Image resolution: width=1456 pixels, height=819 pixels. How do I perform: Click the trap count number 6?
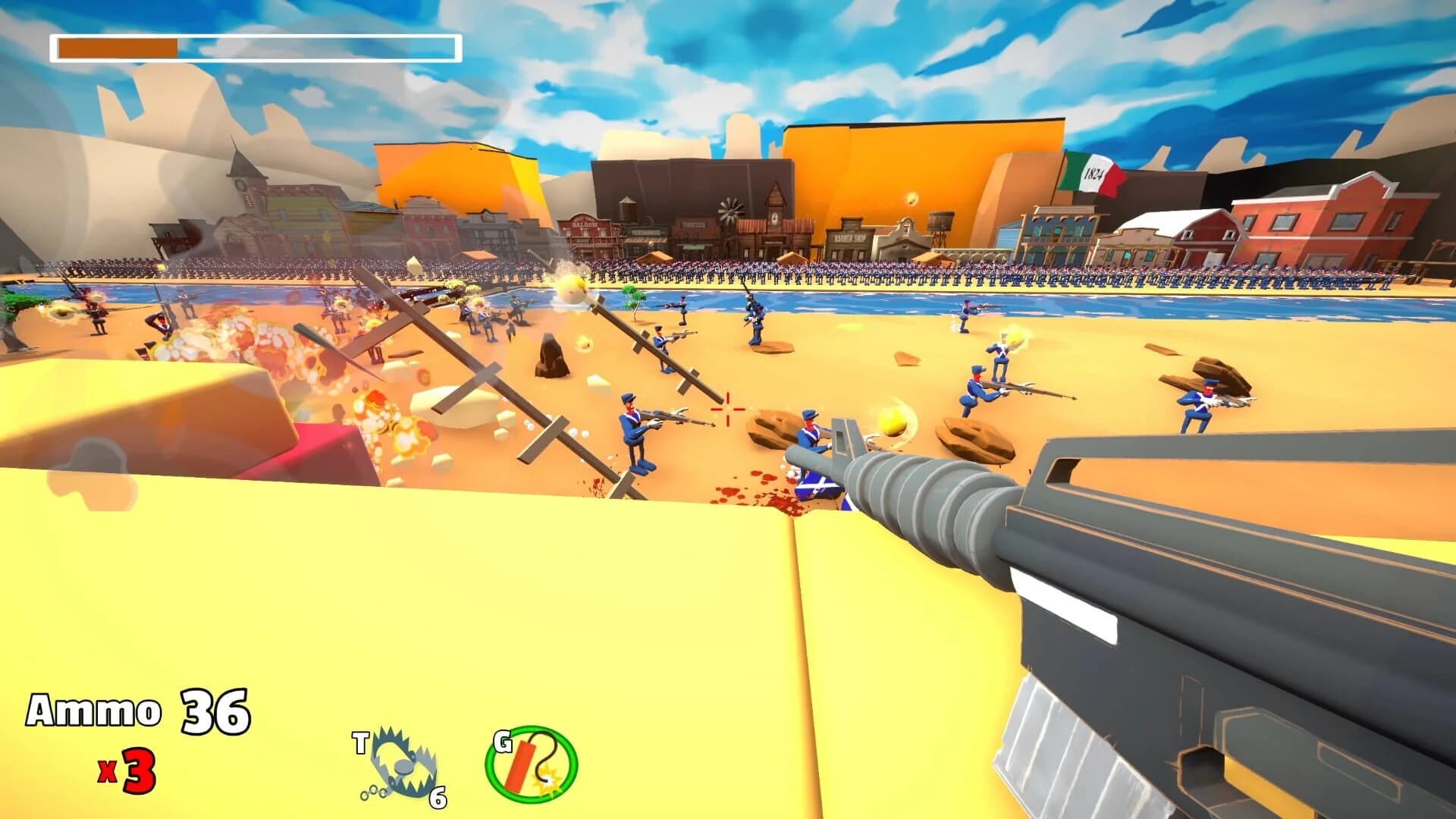coord(437,799)
